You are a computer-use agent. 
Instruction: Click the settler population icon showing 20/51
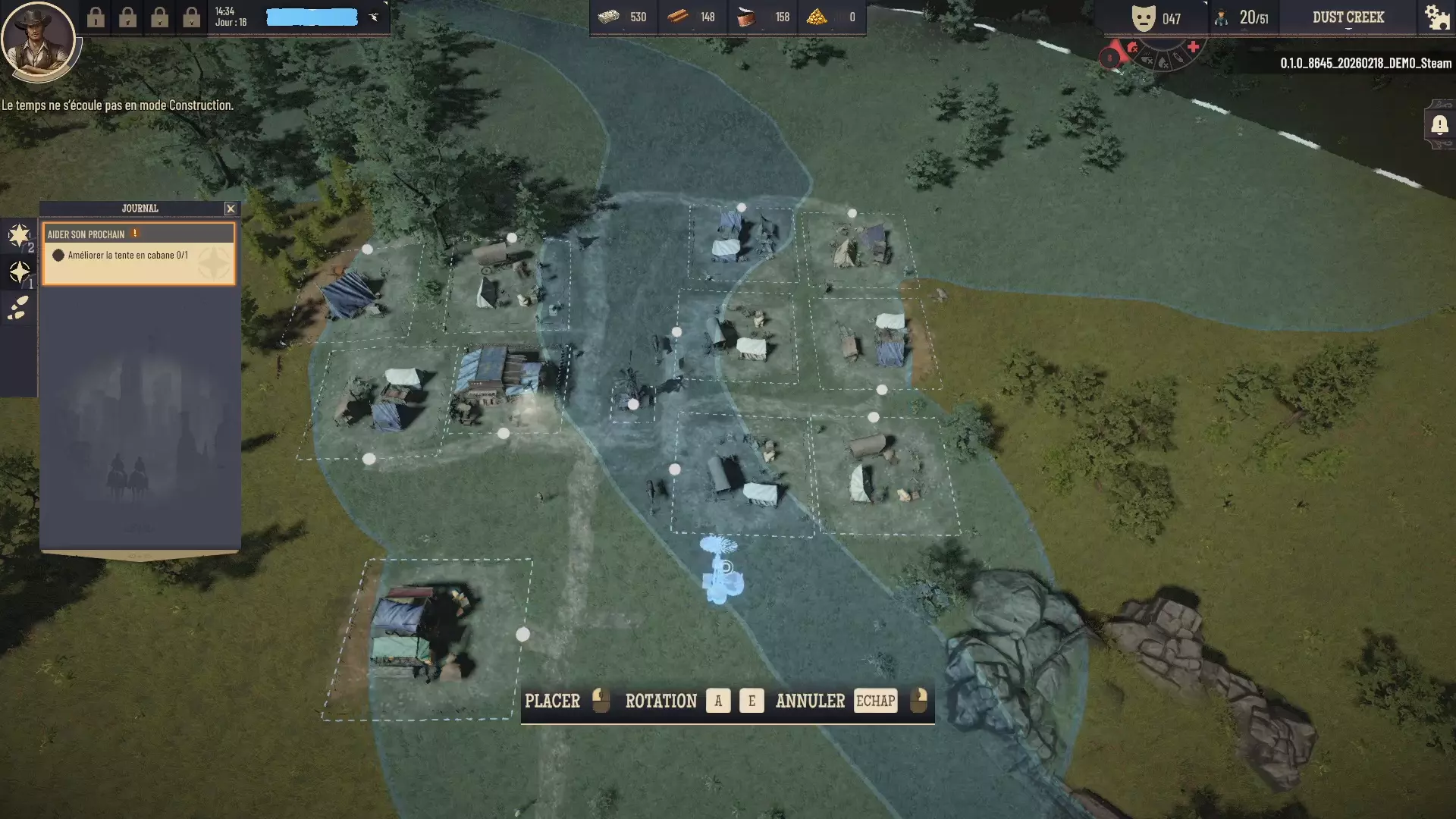pyautogui.click(x=1222, y=18)
